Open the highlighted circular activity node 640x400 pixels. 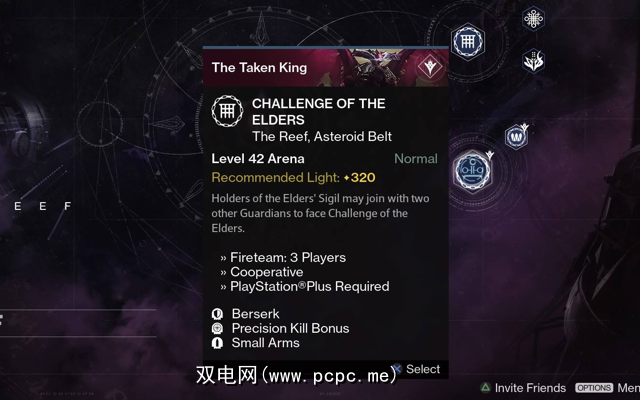coord(469,169)
